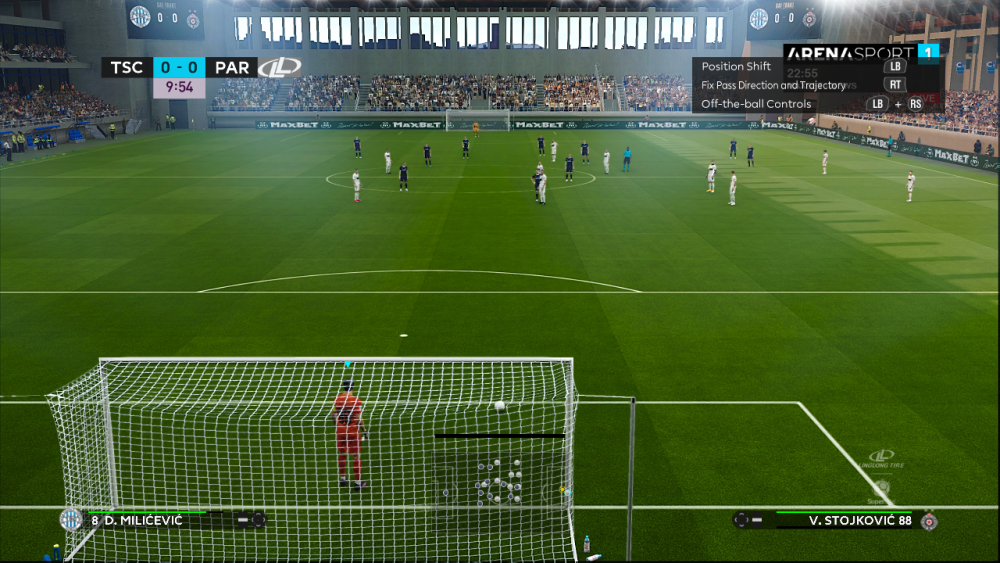This screenshot has height=563, width=1000.
Task: Click the Partizan club crest beside Stojković
Action: pyautogui.click(x=928, y=520)
